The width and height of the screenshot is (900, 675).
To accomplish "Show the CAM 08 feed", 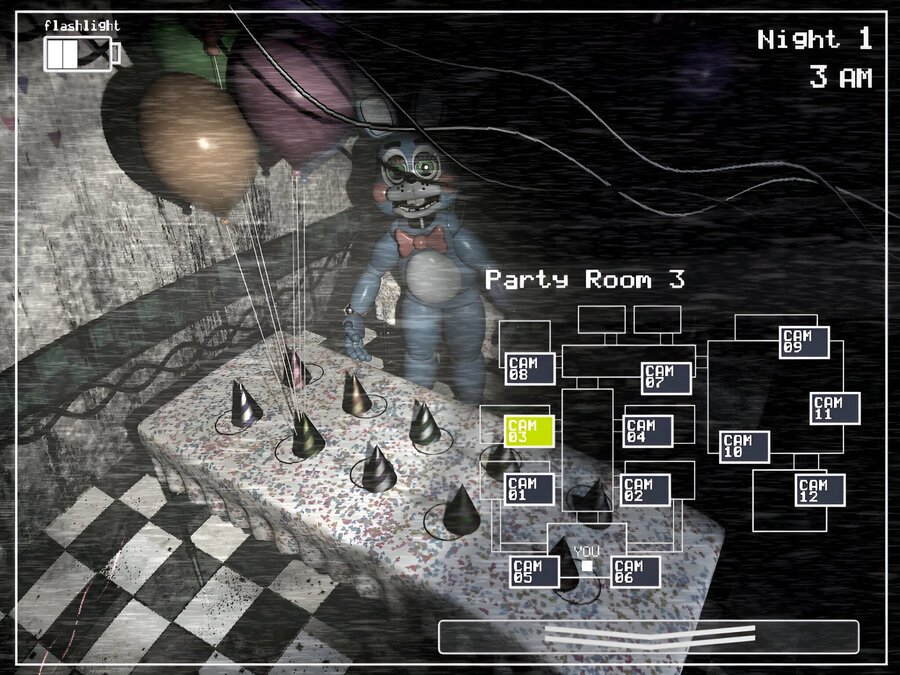I will (x=530, y=368).
